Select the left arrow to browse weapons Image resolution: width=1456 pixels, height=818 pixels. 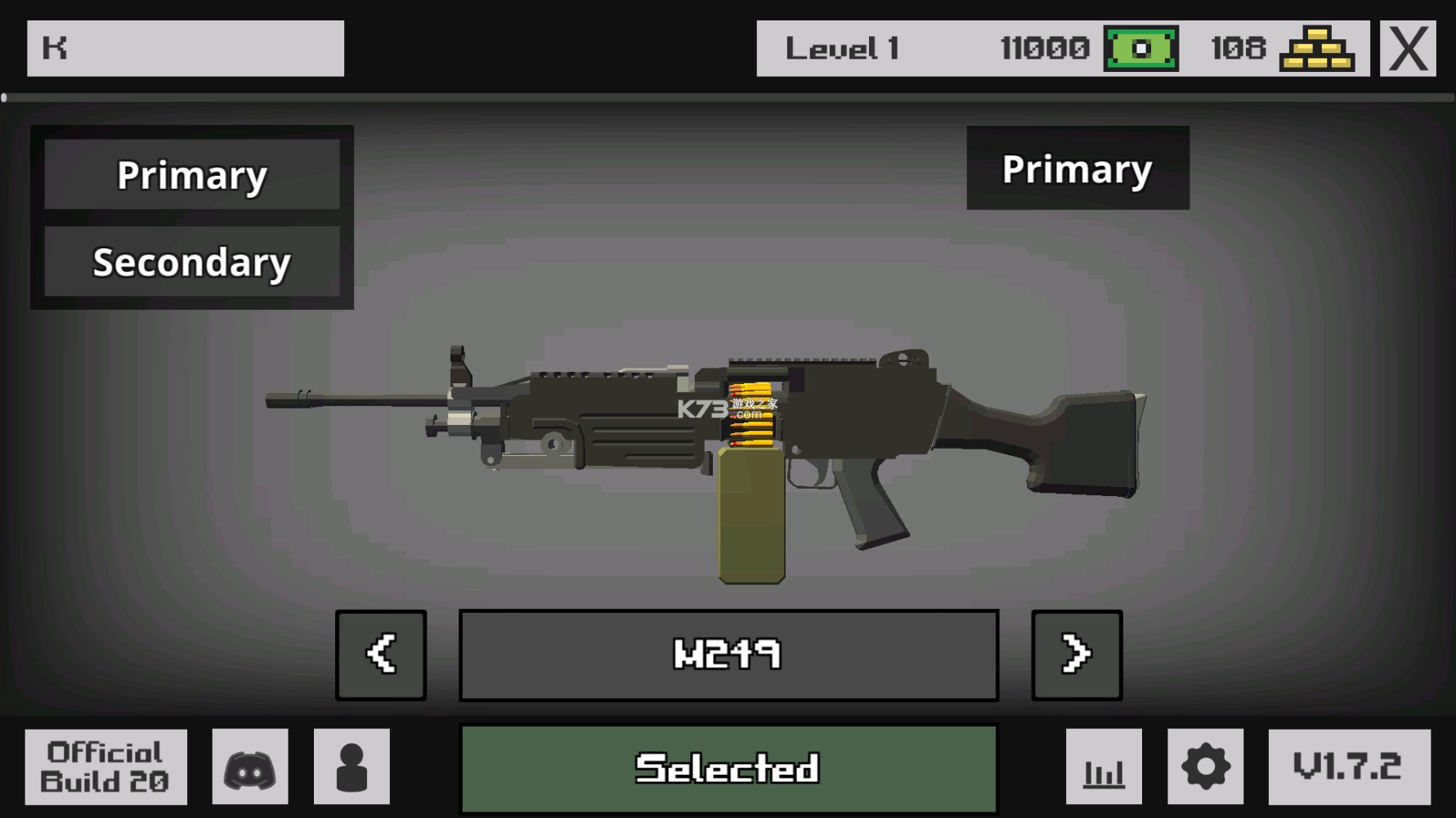point(381,654)
